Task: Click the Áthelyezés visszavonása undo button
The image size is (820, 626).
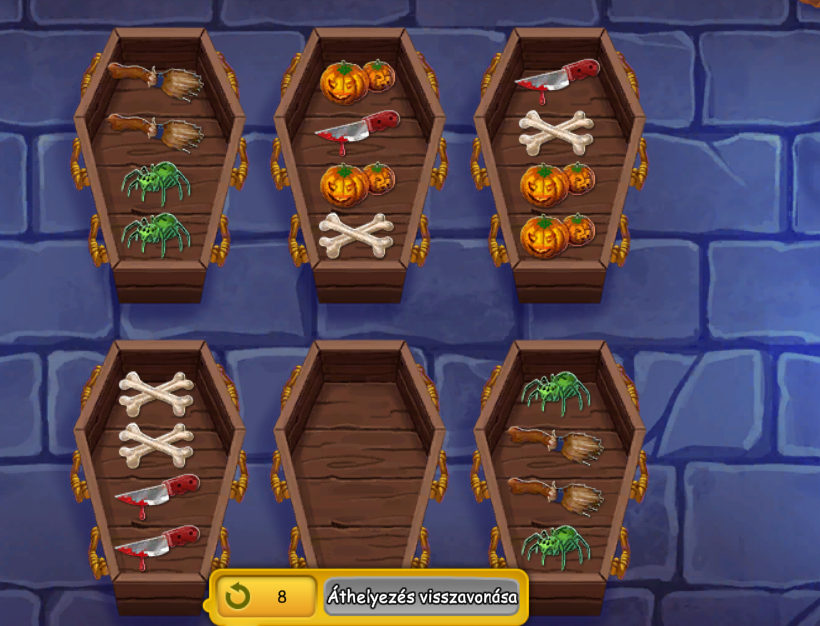Action: (x=422, y=597)
